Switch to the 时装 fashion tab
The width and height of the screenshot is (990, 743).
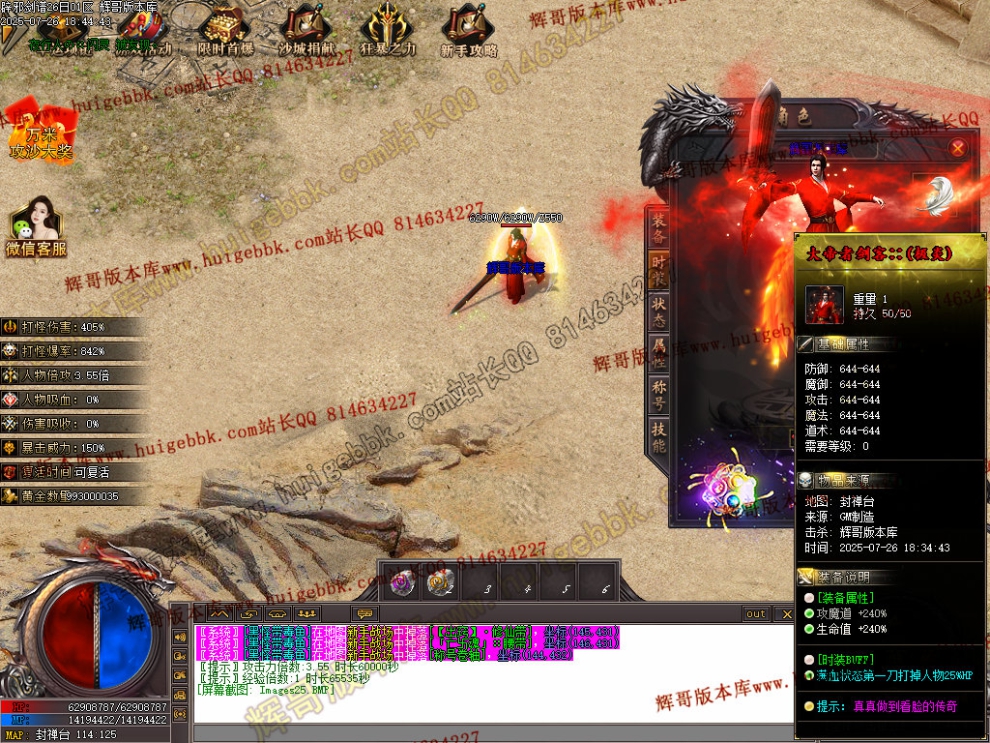(x=659, y=268)
